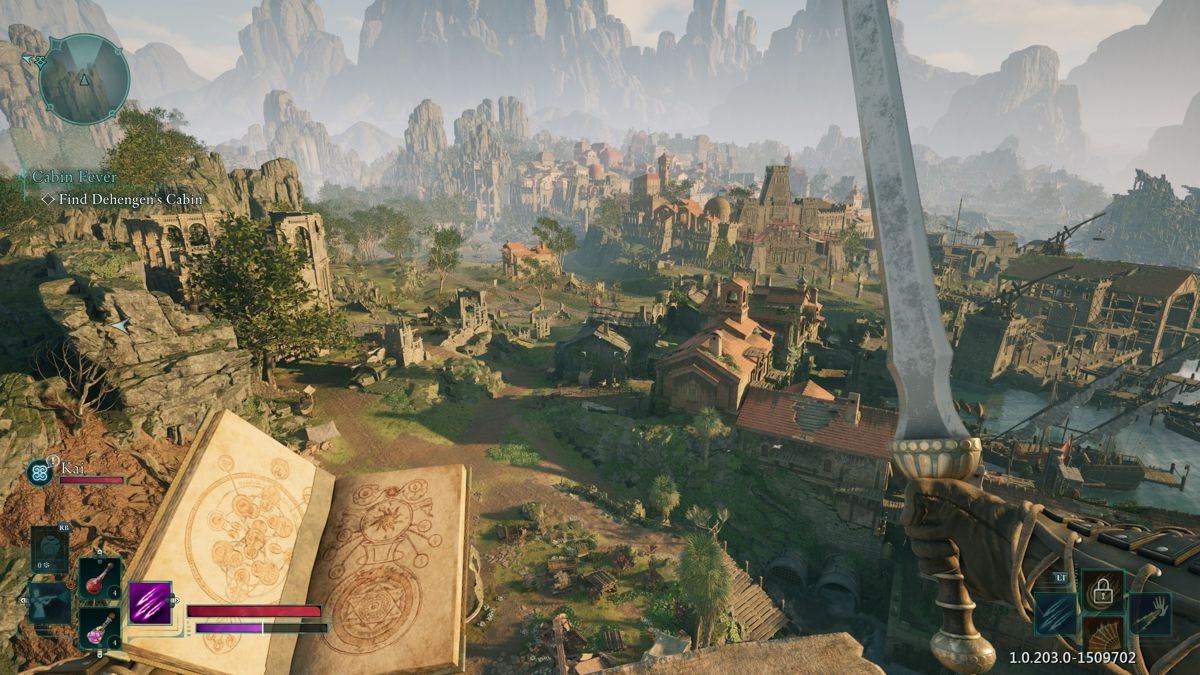Screen dimensions: 1200x675
Task: Open the circular minimap
Action: pos(84,79)
